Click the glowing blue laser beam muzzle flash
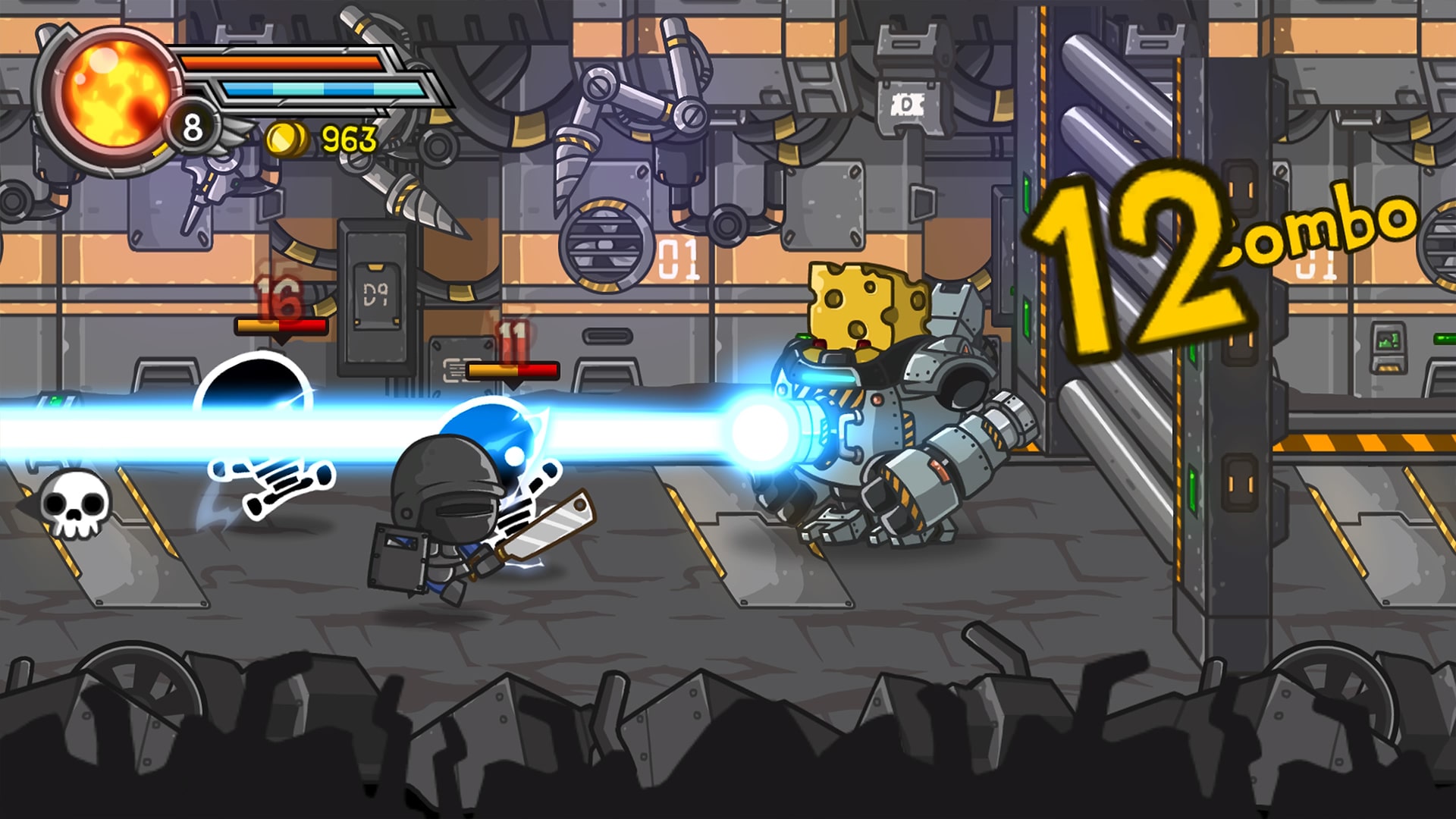This screenshot has width=1456, height=819. 762,432
